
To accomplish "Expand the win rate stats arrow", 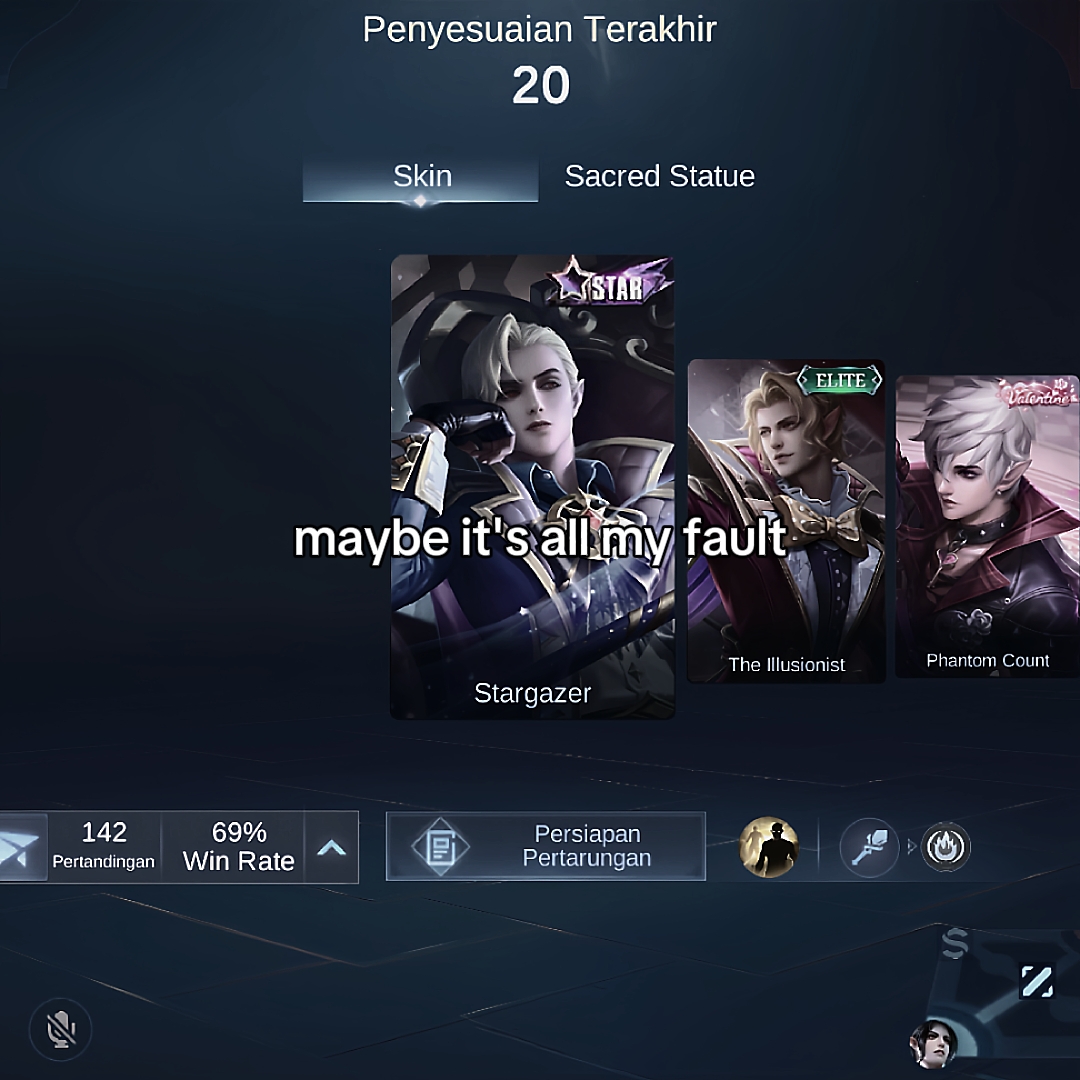I will click(x=331, y=848).
